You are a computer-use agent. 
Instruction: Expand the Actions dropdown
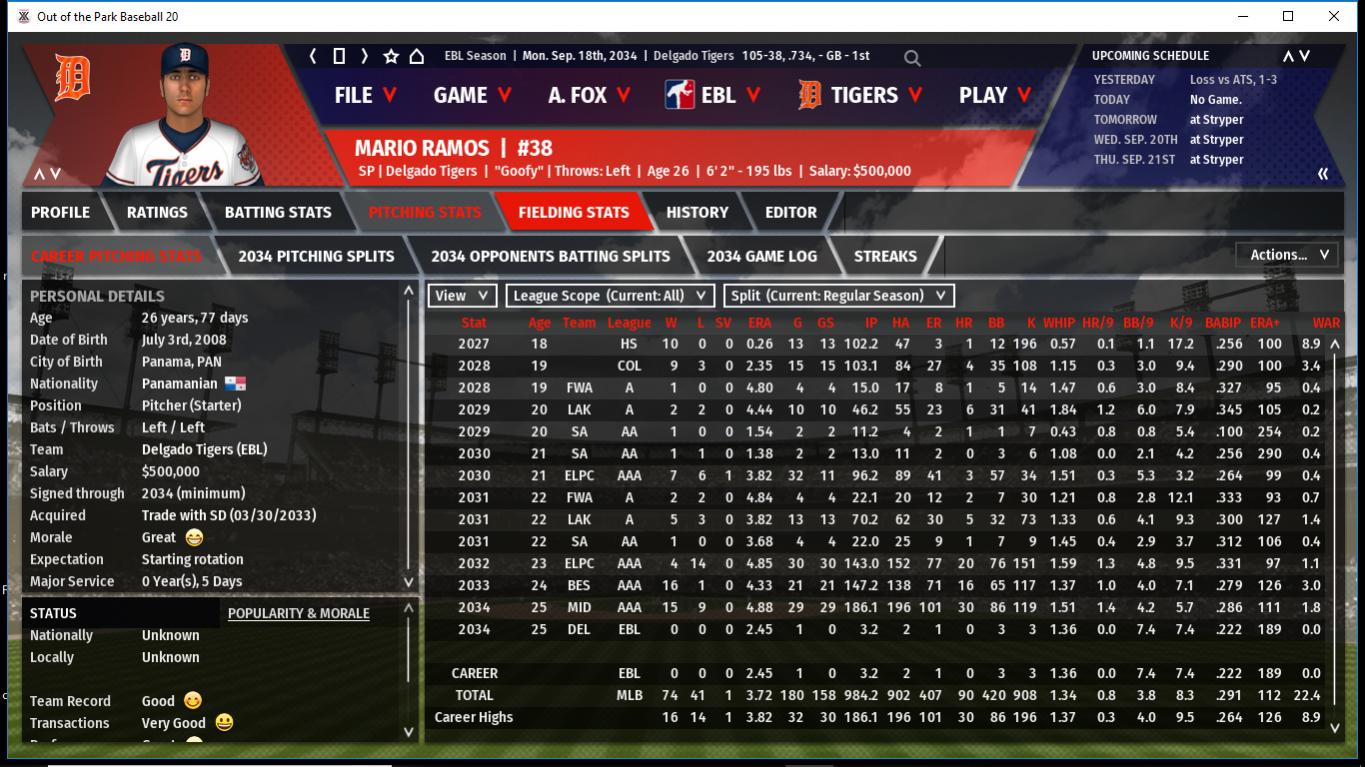tap(1288, 255)
